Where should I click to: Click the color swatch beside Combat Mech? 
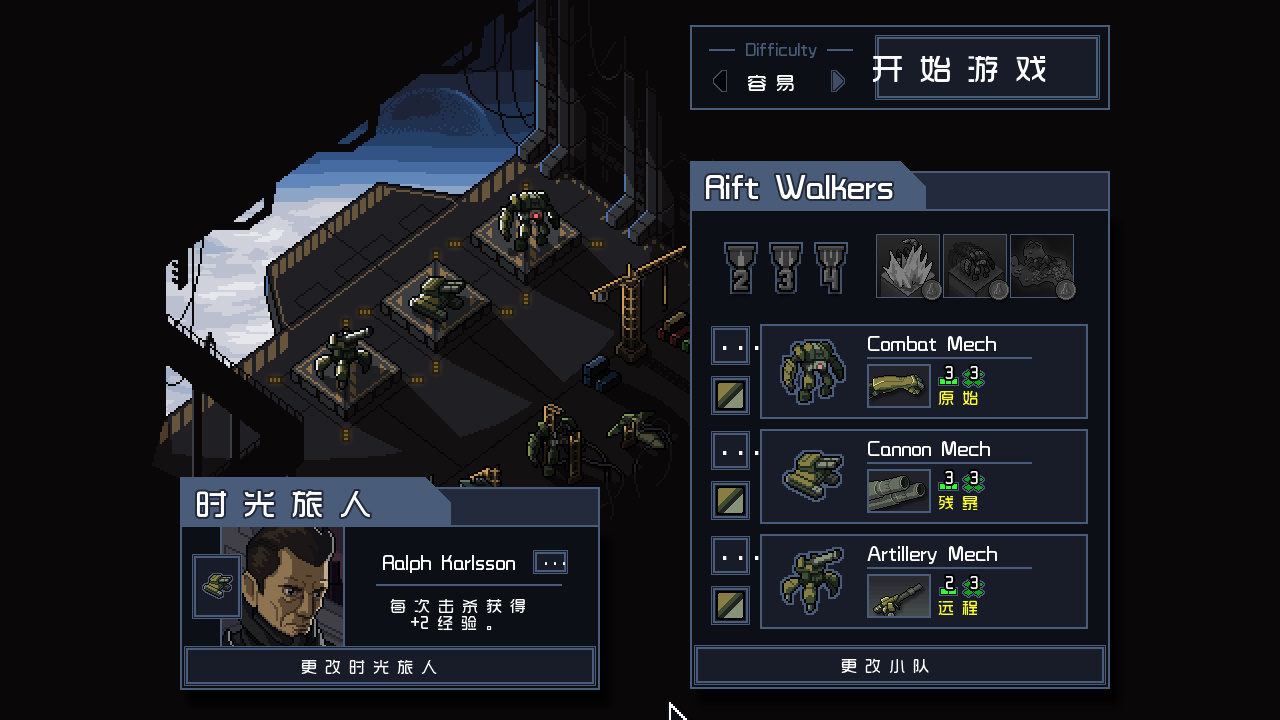731,395
